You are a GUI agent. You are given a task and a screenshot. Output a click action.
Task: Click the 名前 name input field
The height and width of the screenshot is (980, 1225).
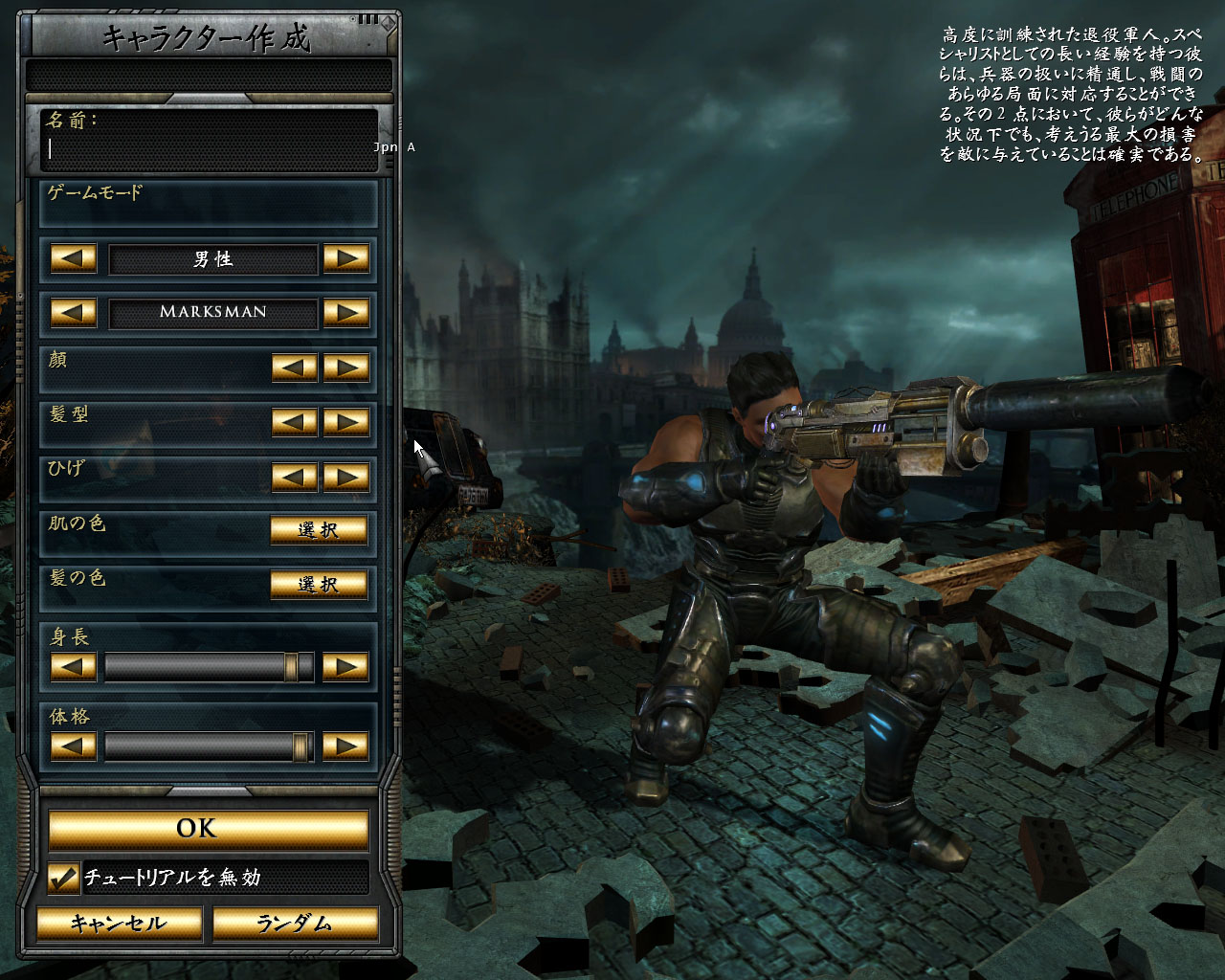[x=211, y=149]
